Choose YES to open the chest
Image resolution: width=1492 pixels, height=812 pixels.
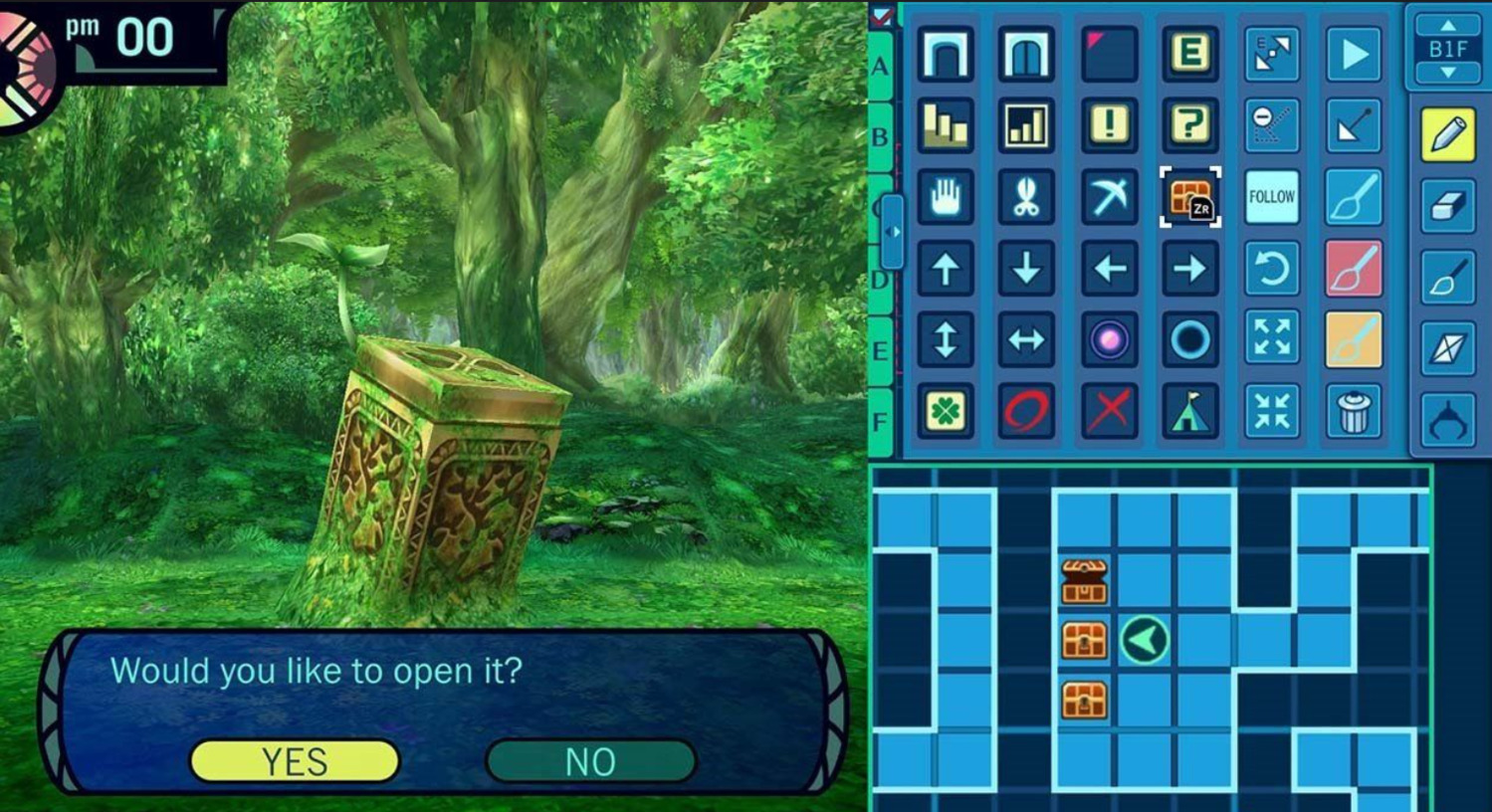tap(295, 761)
